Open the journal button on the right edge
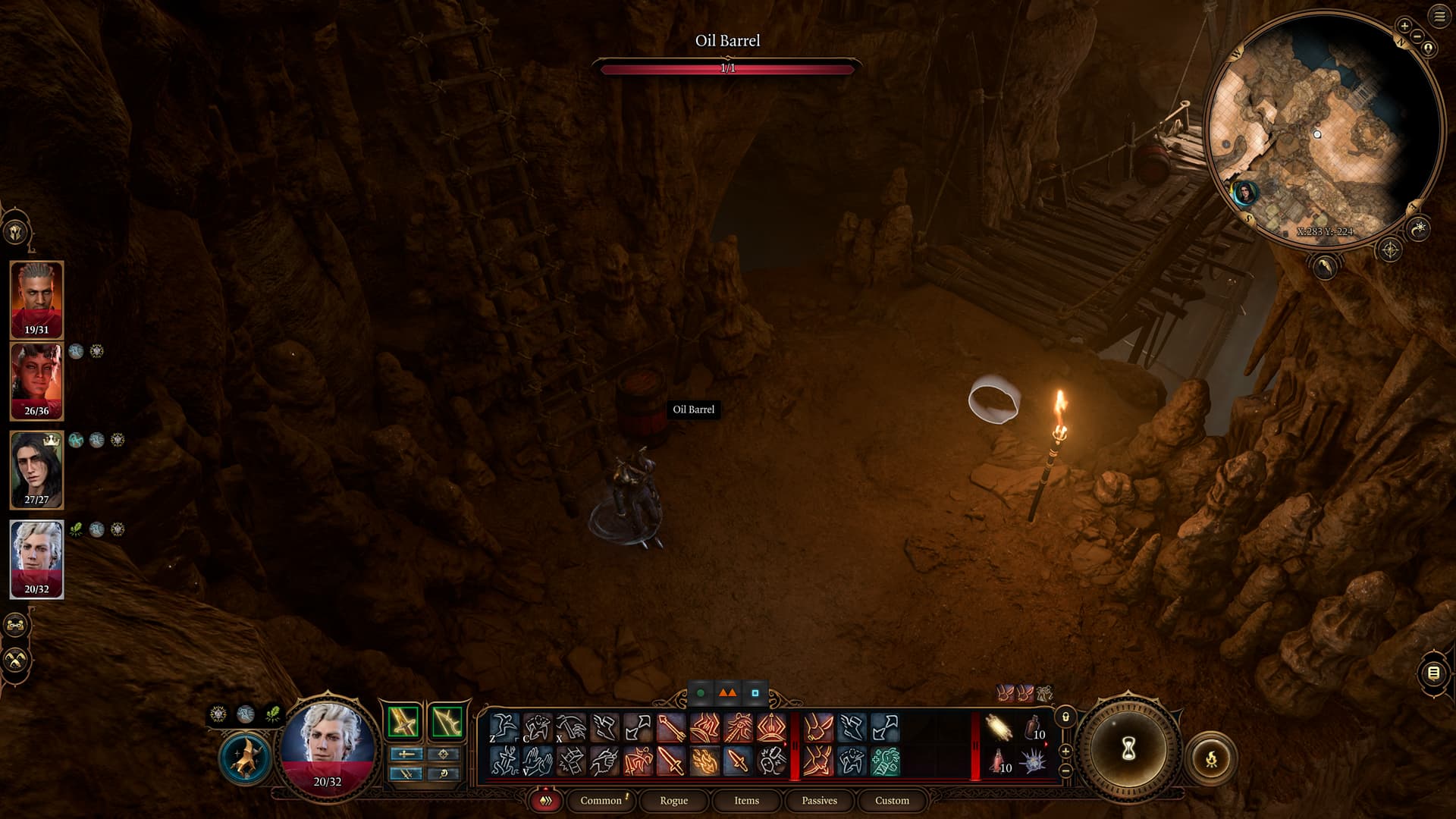The width and height of the screenshot is (1456, 819). [1432, 673]
